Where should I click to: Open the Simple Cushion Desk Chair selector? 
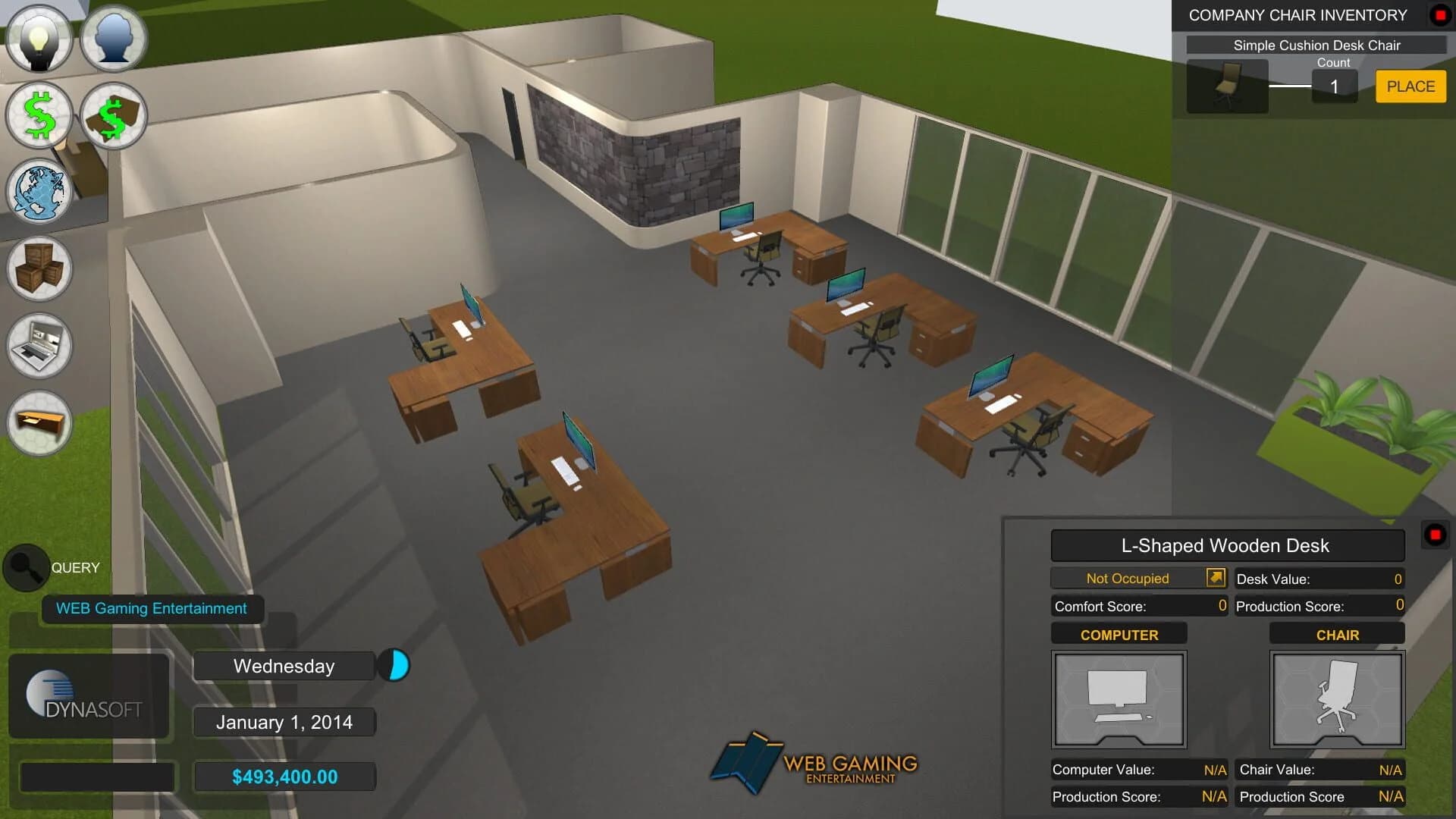1317,45
